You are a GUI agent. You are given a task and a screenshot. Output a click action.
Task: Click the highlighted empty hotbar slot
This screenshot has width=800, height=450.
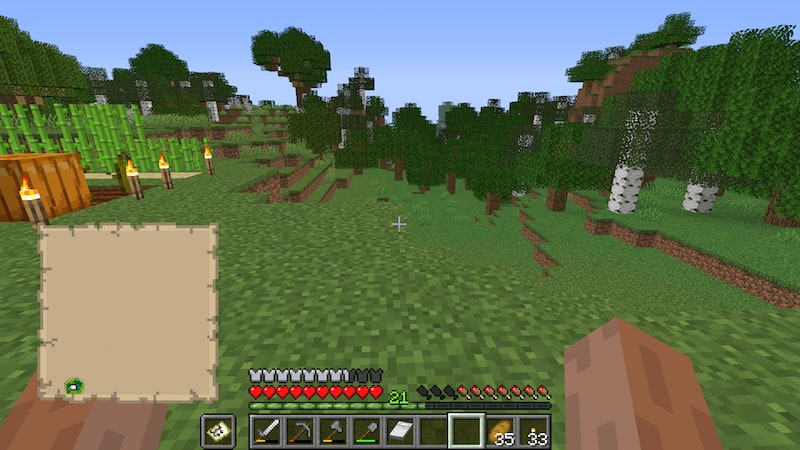pyautogui.click(x=466, y=431)
